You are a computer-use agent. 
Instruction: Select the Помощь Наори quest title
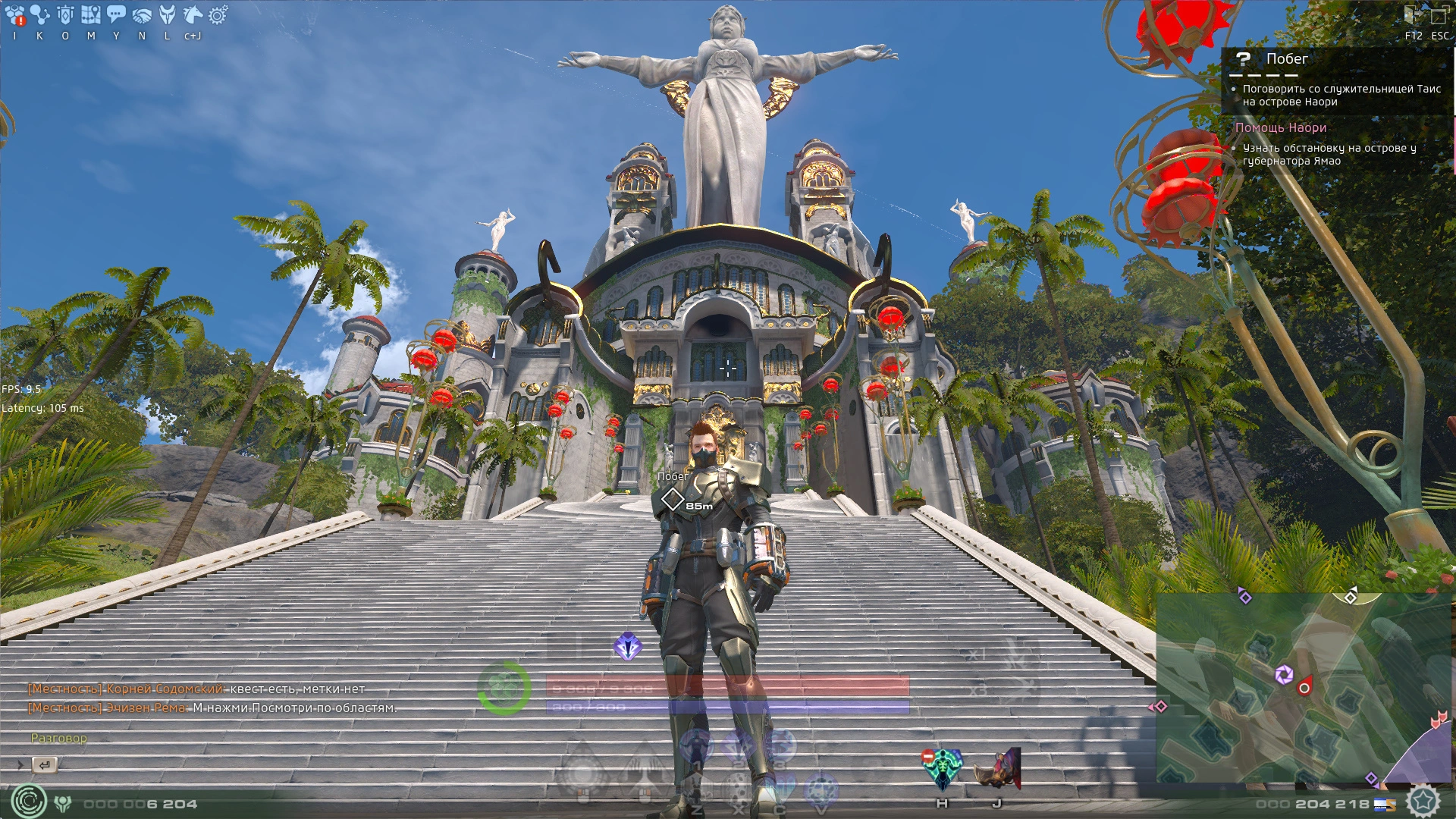pos(1281,128)
